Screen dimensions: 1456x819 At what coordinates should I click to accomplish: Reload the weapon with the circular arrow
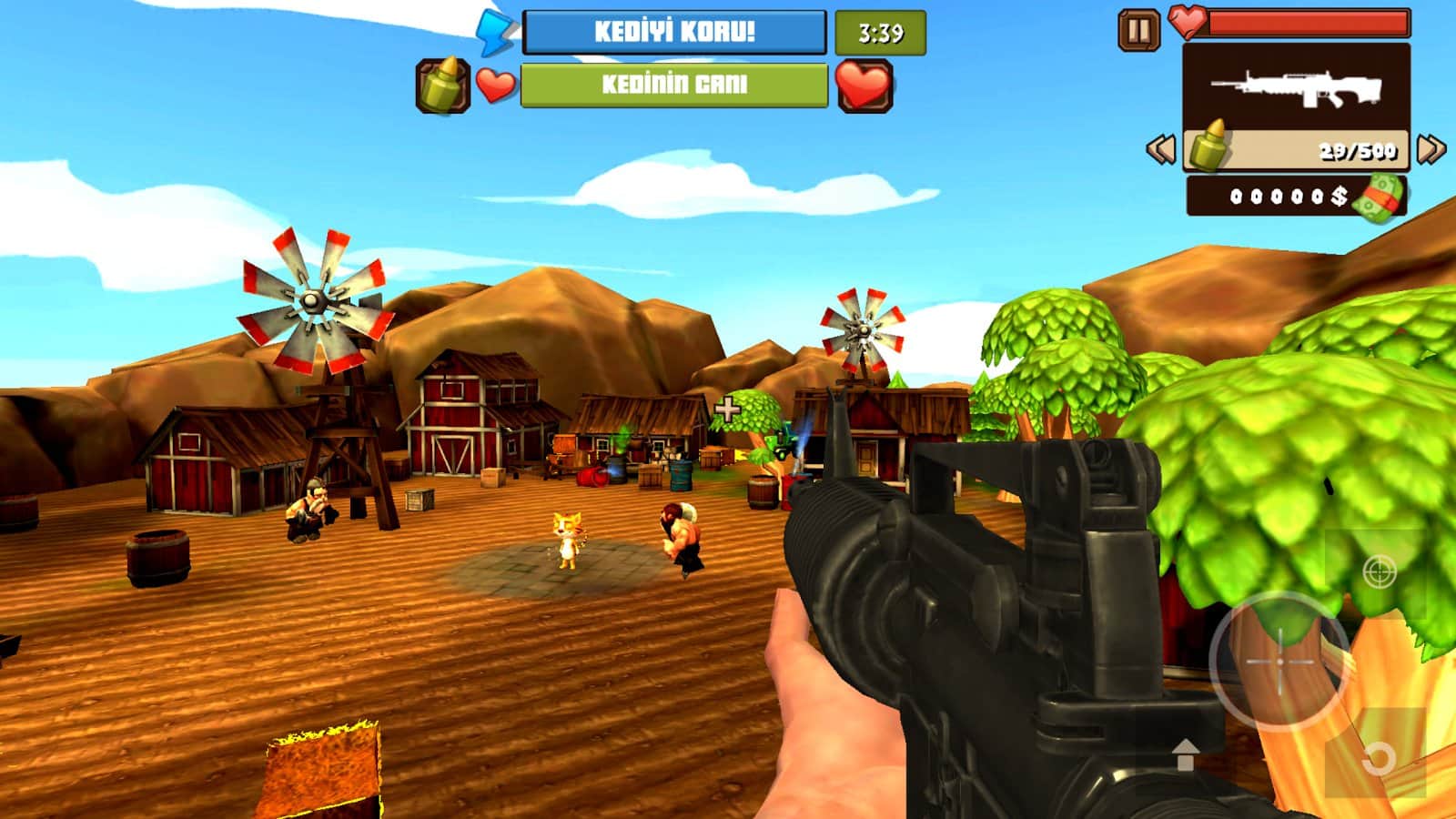pyautogui.click(x=1378, y=757)
